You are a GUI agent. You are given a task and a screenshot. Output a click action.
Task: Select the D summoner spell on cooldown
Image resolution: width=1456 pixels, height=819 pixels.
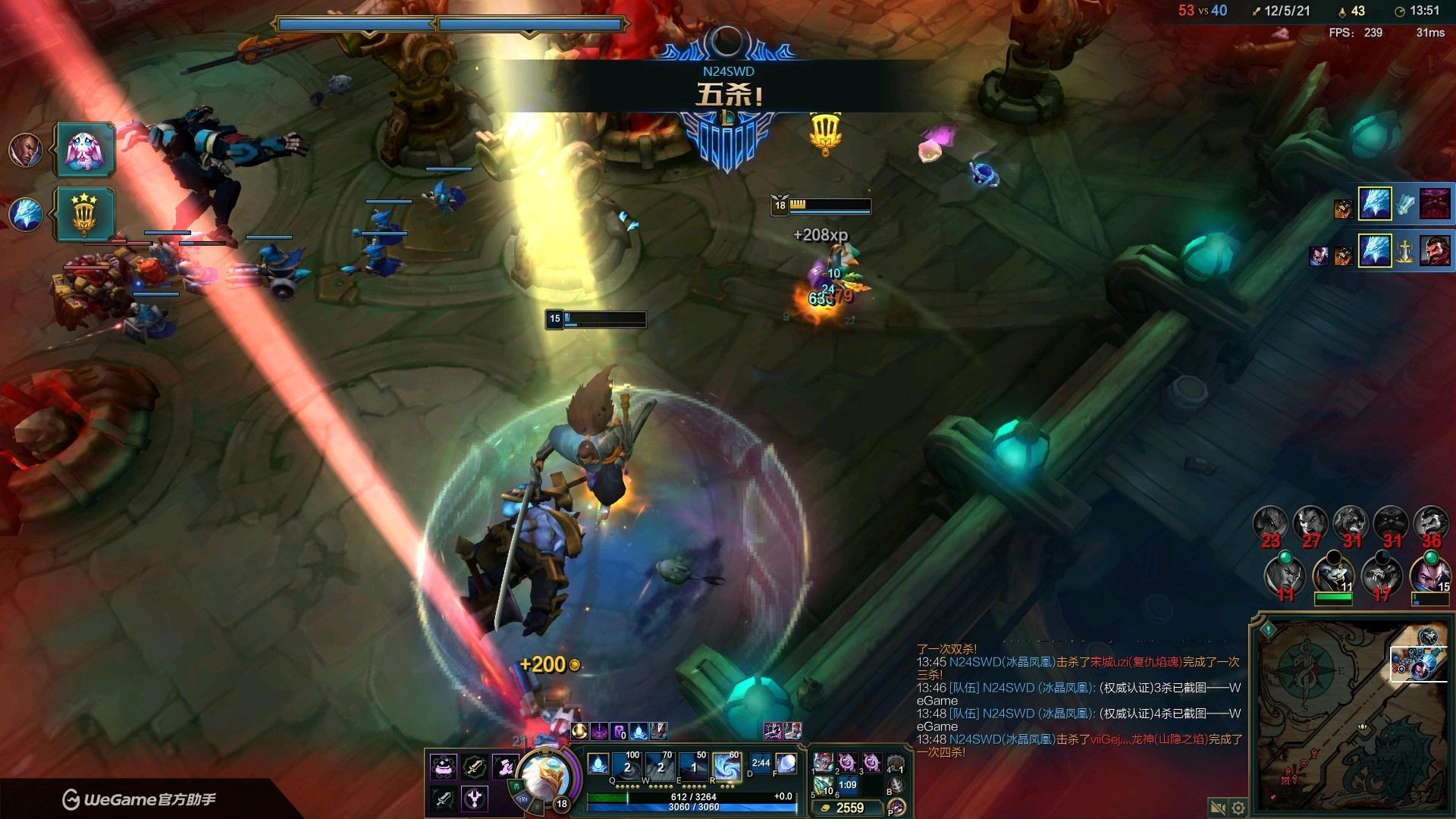pyautogui.click(x=760, y=764)
